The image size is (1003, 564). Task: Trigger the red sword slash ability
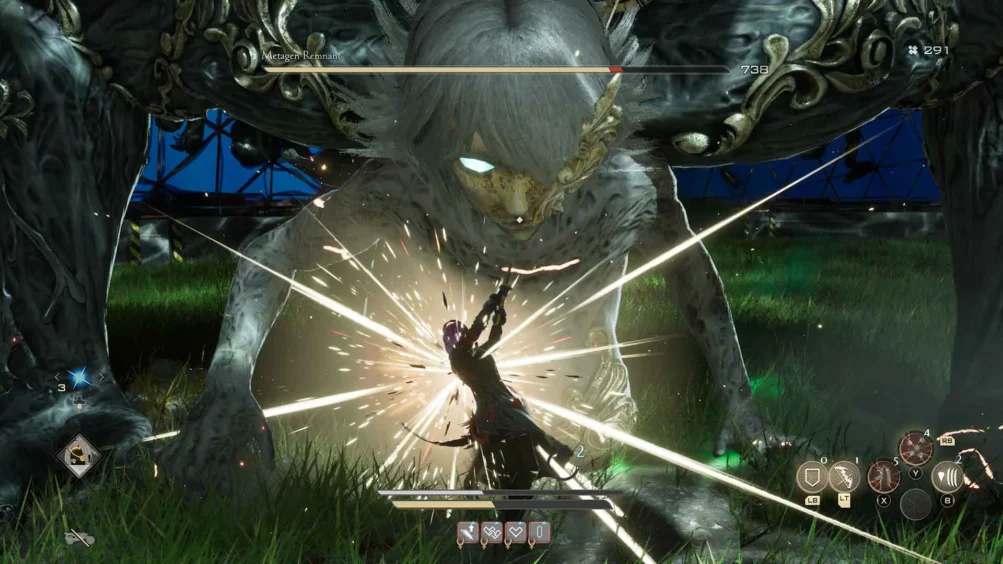(883, 477)
